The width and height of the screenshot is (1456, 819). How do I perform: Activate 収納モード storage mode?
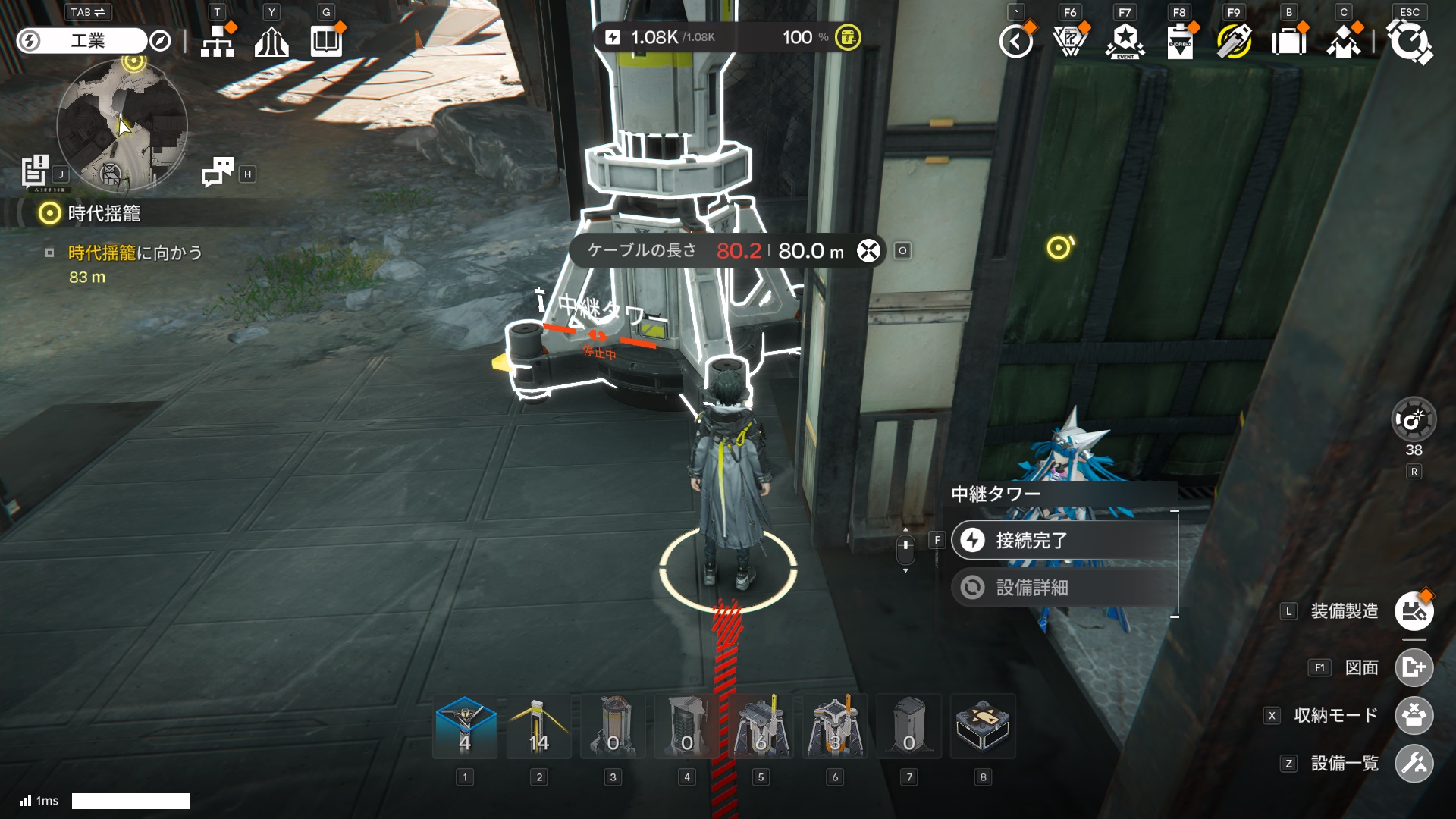pyautogui.click(x=1414, y=715)
